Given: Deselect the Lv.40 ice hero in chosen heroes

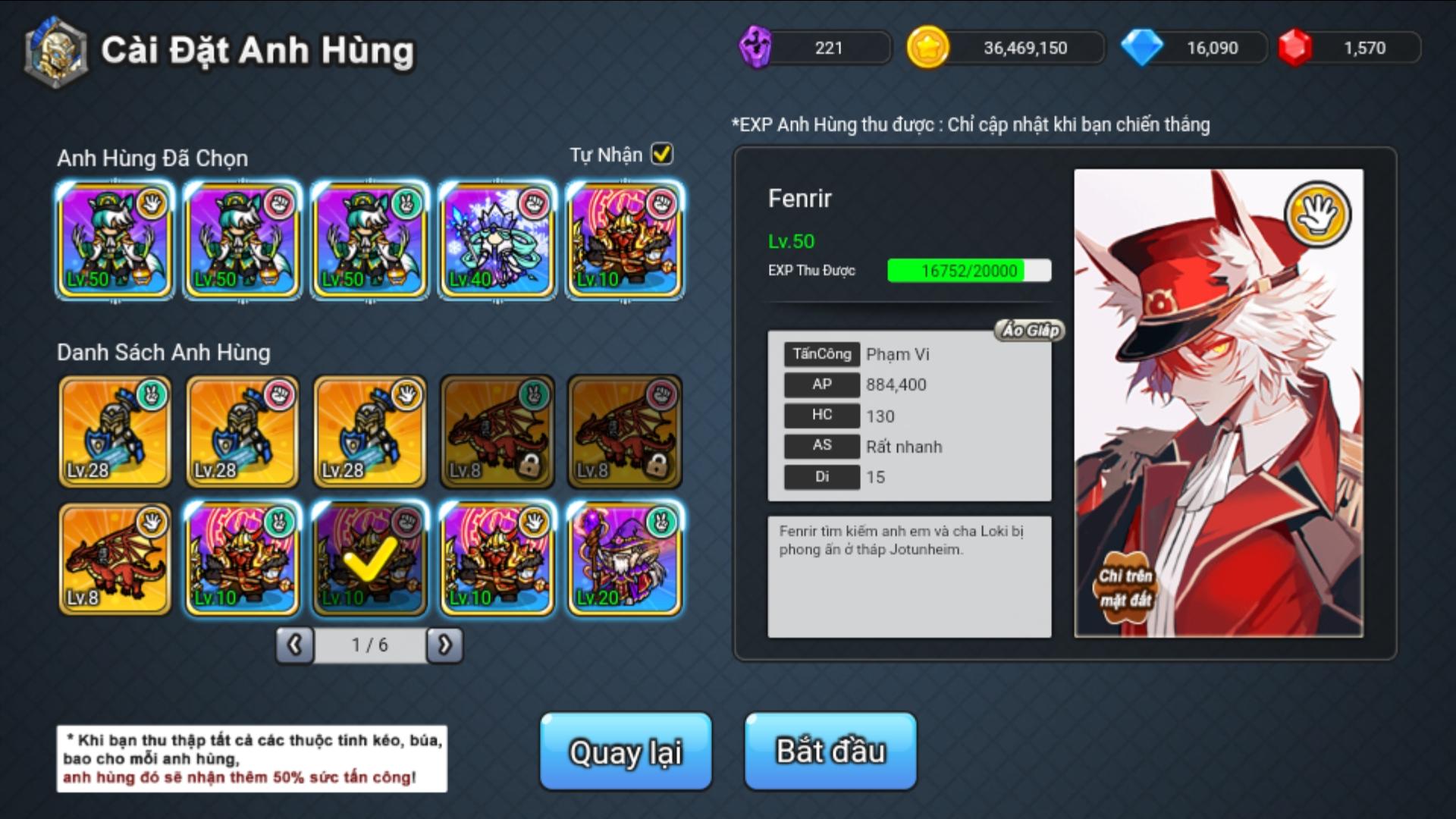Looking at the screenshot, I should tap(497, 239).
